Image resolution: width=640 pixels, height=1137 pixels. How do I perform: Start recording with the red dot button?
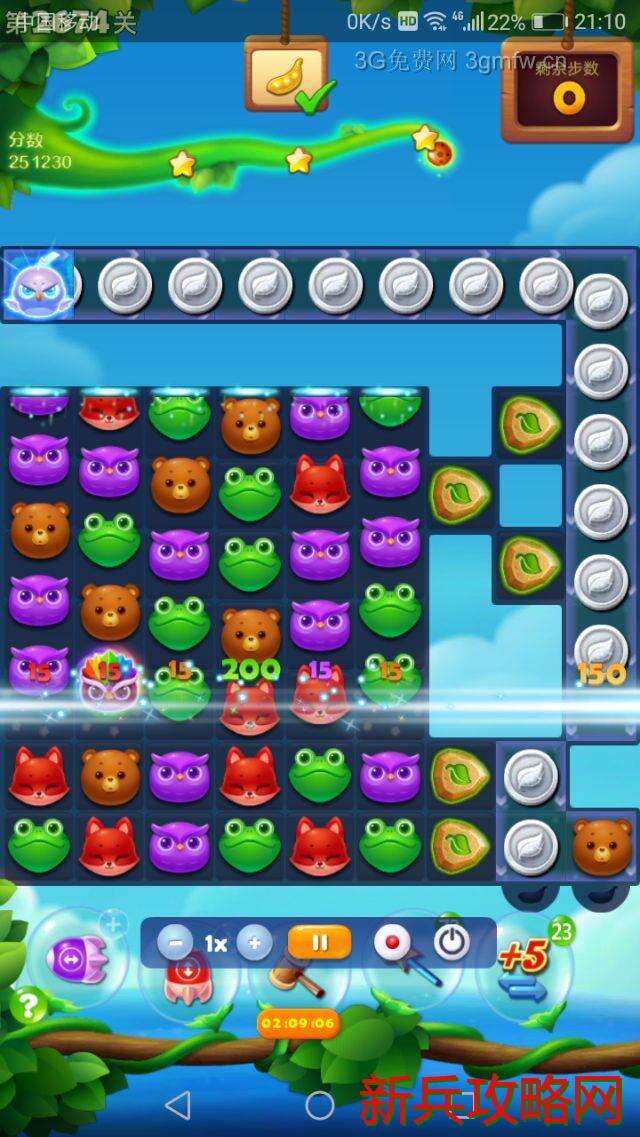[x=390, y=942]
